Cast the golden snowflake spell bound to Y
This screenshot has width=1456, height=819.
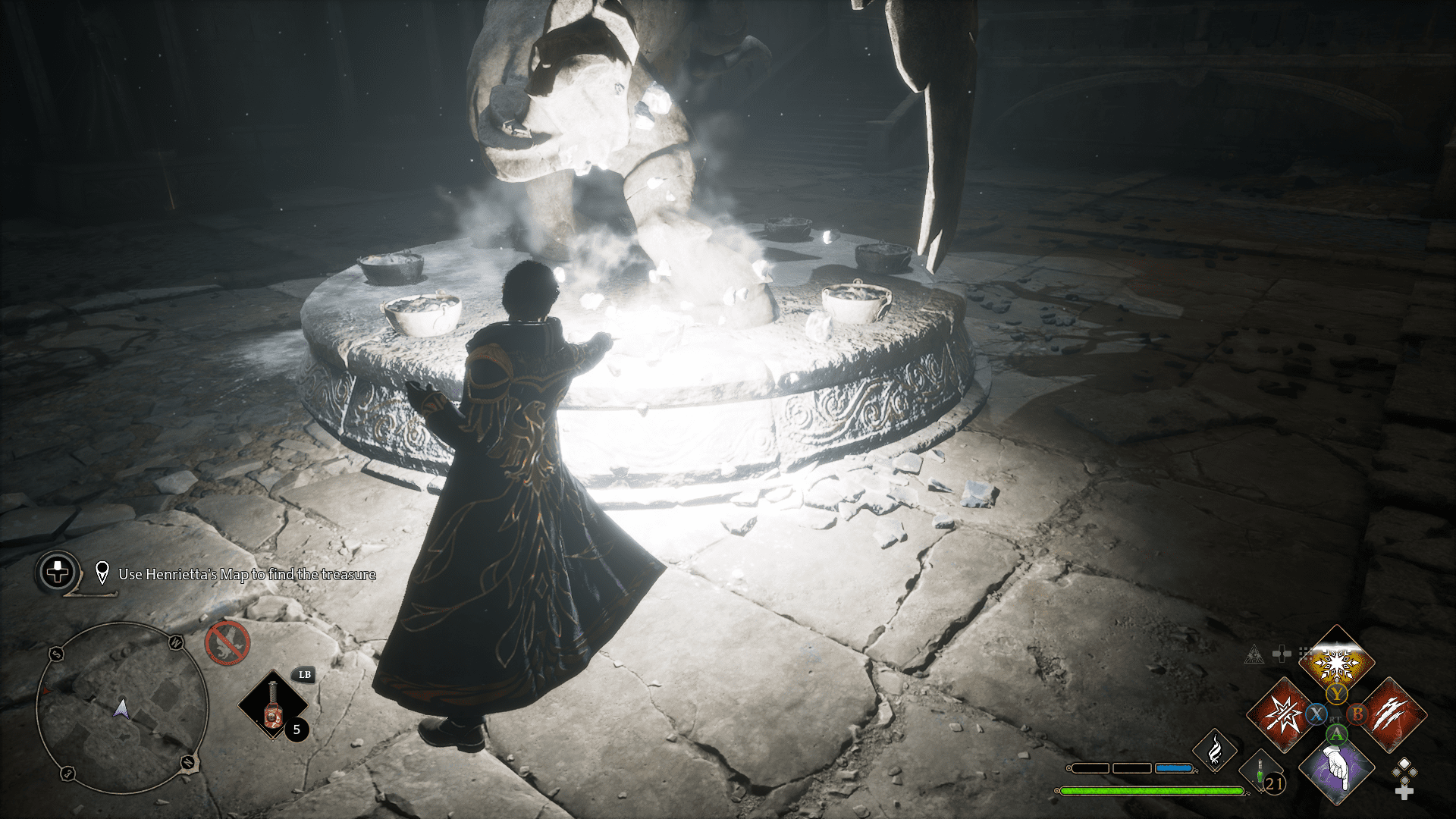tap(1337, 661)
